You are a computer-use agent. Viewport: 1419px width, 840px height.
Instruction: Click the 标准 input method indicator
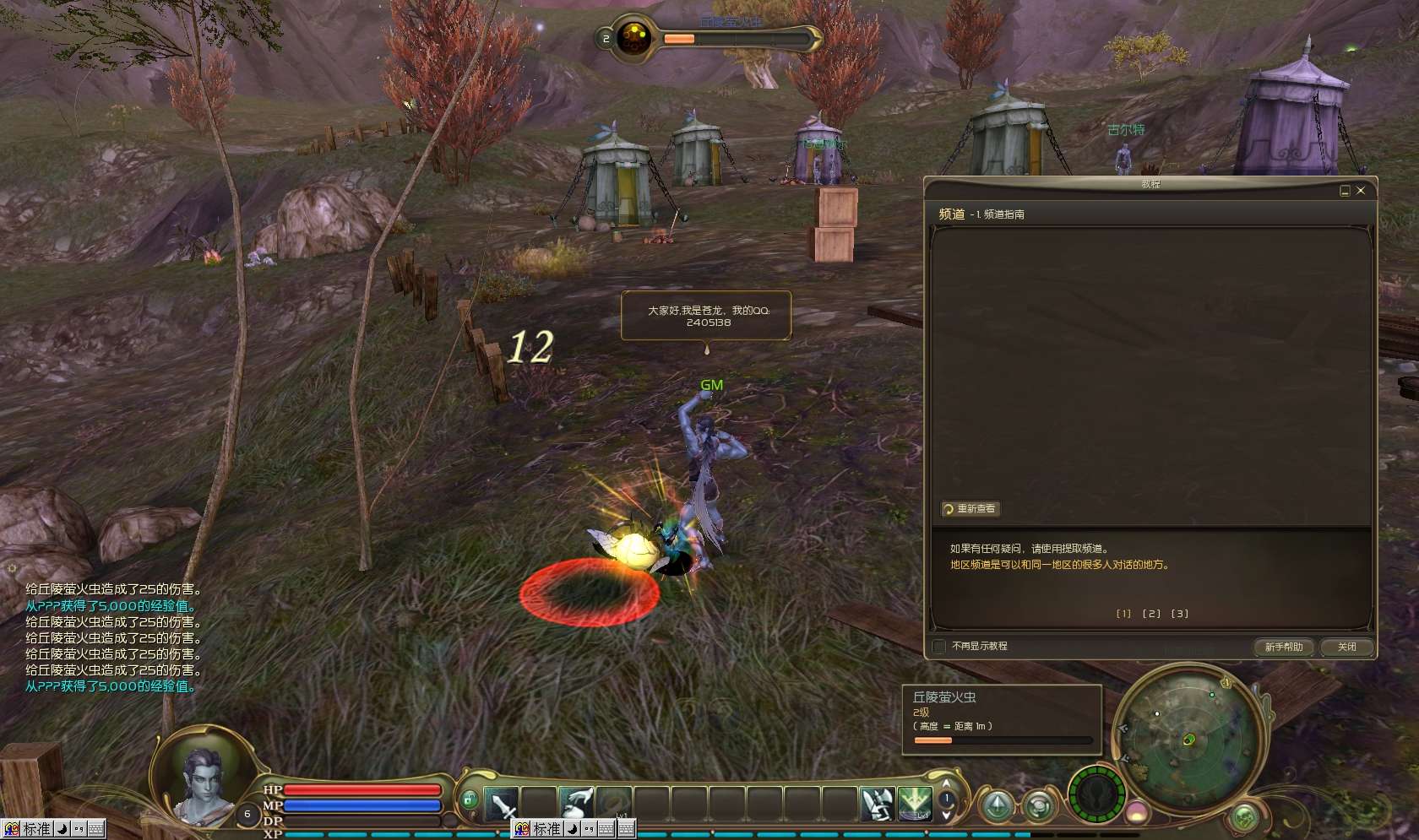click(36, 829)
